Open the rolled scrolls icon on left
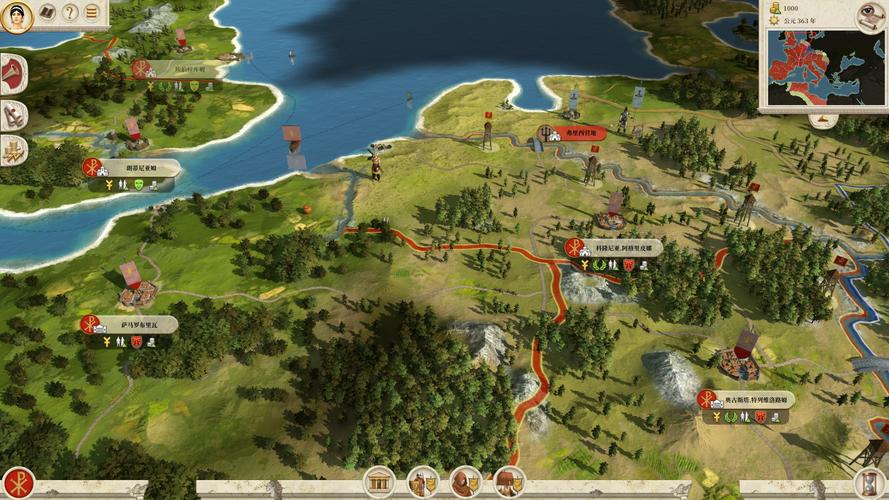Viewport: 889px width, 500px height. (x=13, y=113)
